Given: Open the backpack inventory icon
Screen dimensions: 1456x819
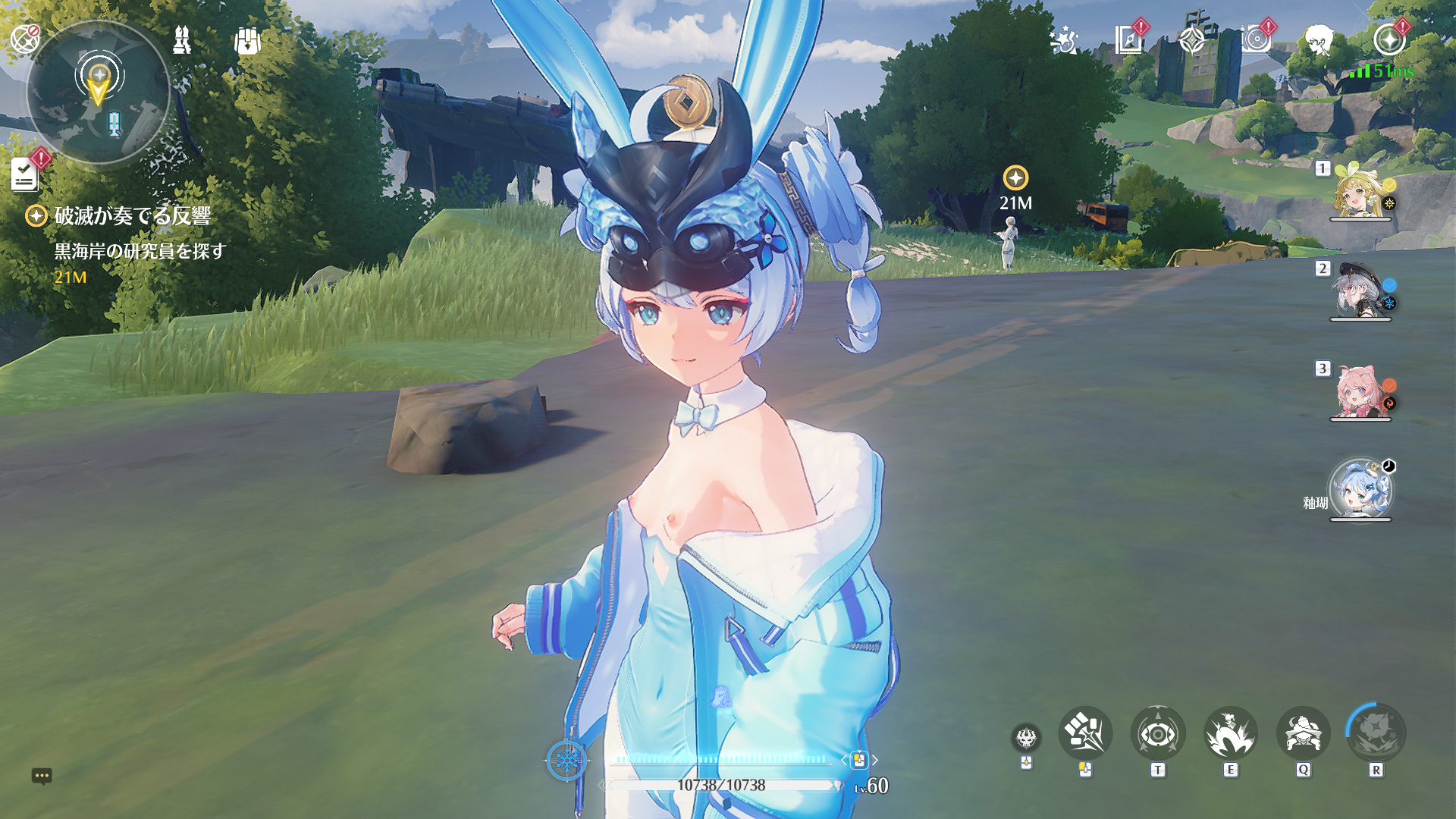Looking at the screenshot, I should pos(247,41).
